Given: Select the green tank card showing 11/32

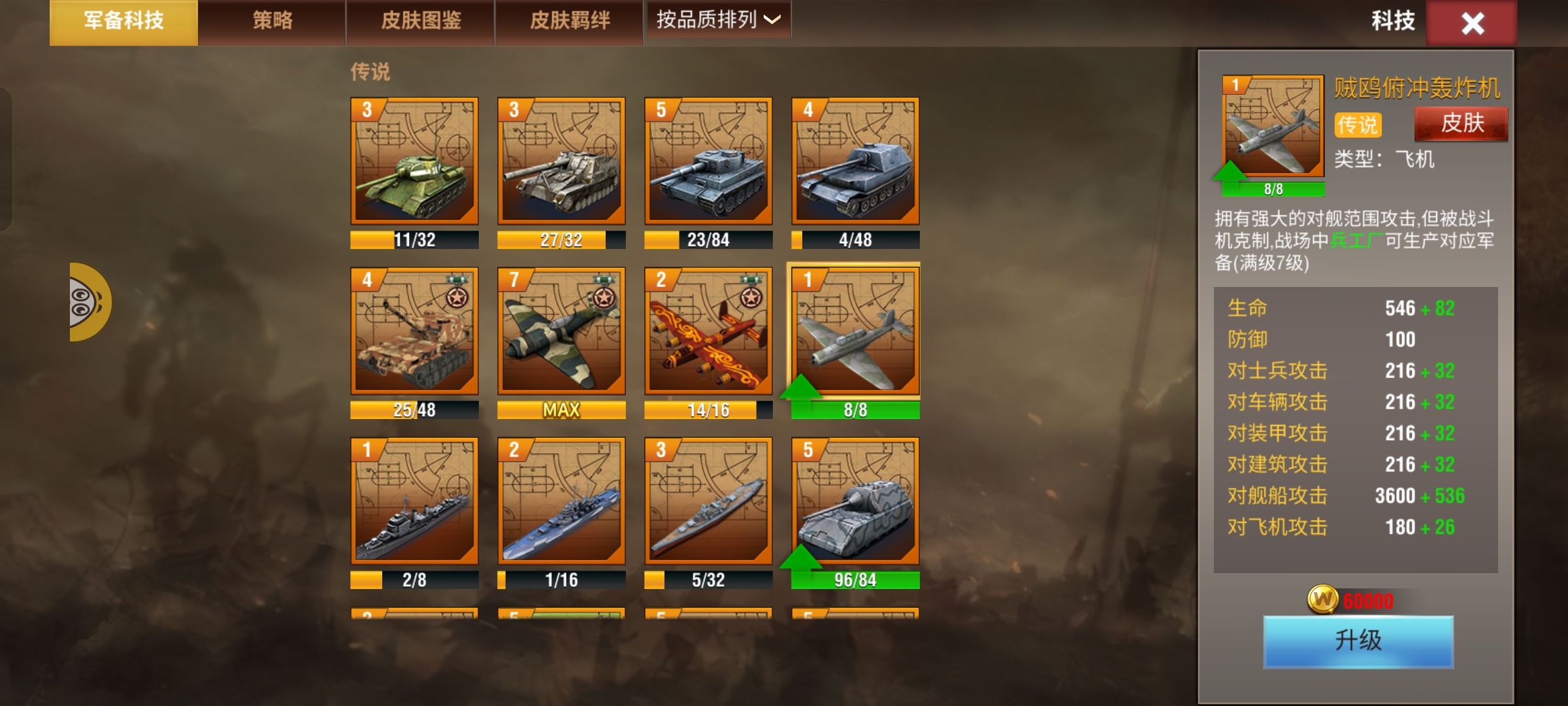Looking at the screenshot, I should click(x=414, y=161).
